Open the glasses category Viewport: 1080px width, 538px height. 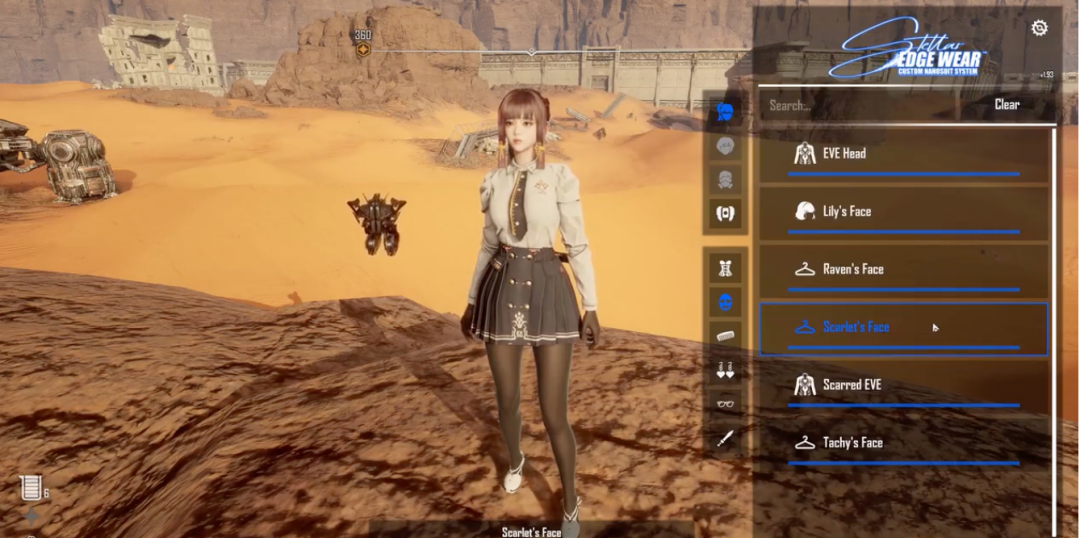726,404
